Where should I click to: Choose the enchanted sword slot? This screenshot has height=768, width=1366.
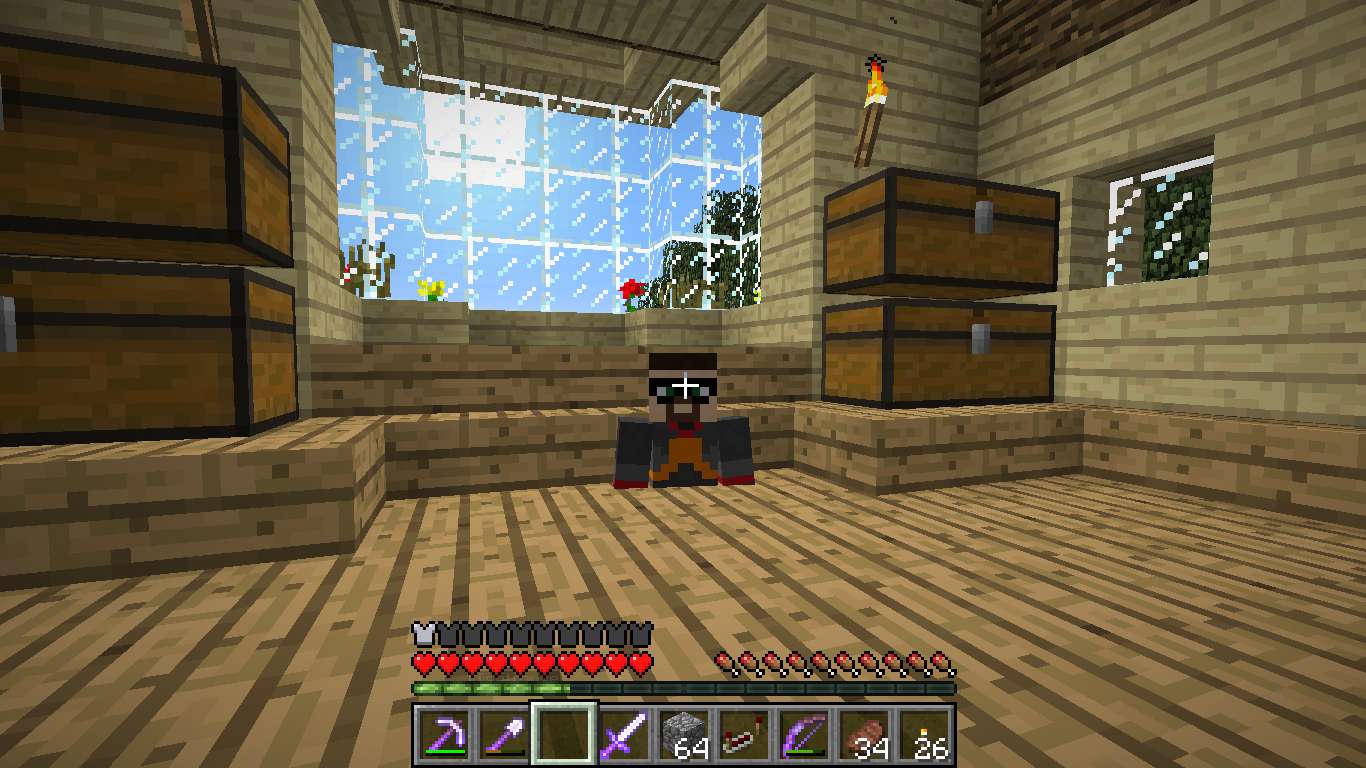point(624,736)
